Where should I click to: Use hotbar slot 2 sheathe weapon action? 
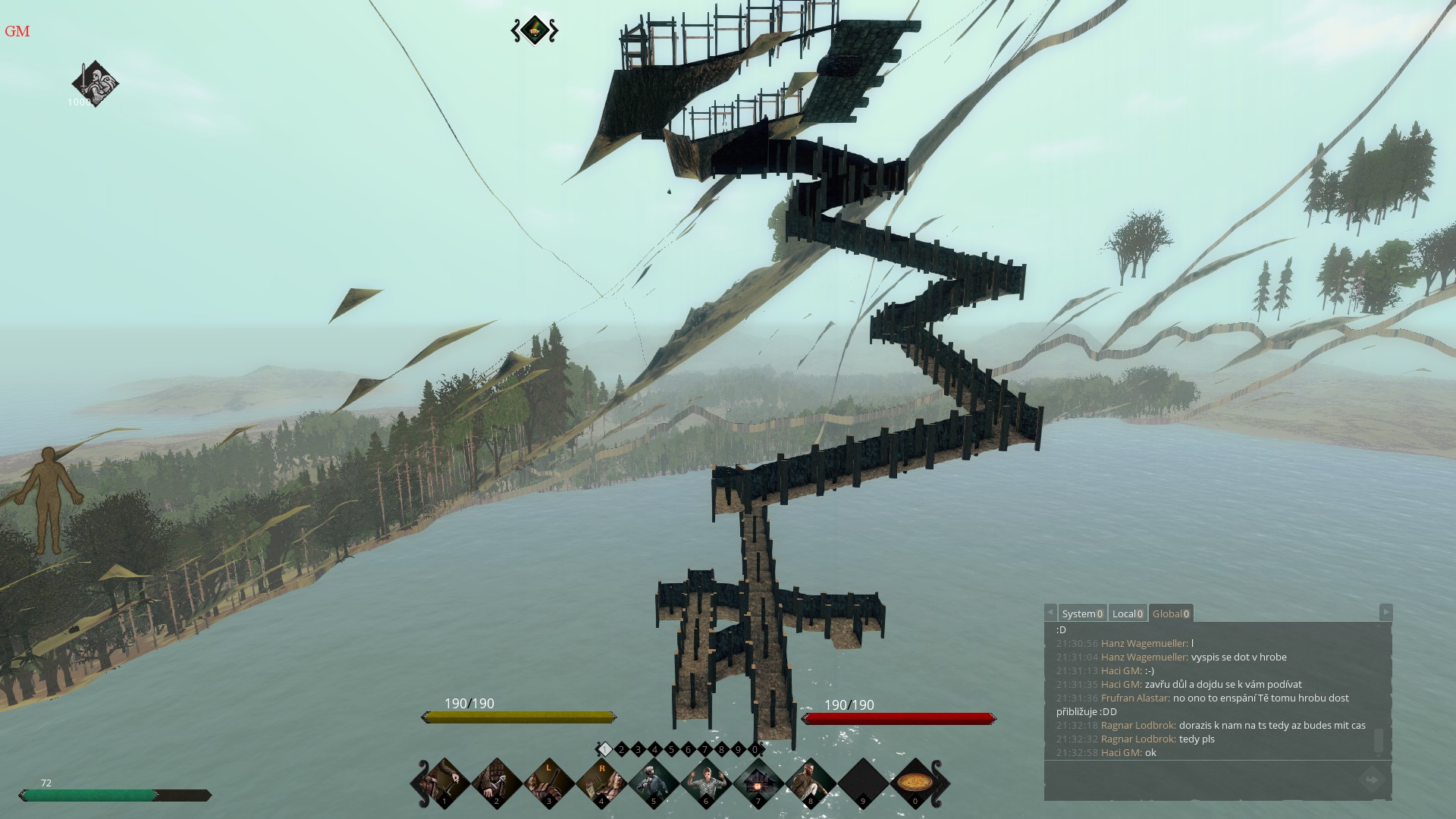tap(497, 783)
